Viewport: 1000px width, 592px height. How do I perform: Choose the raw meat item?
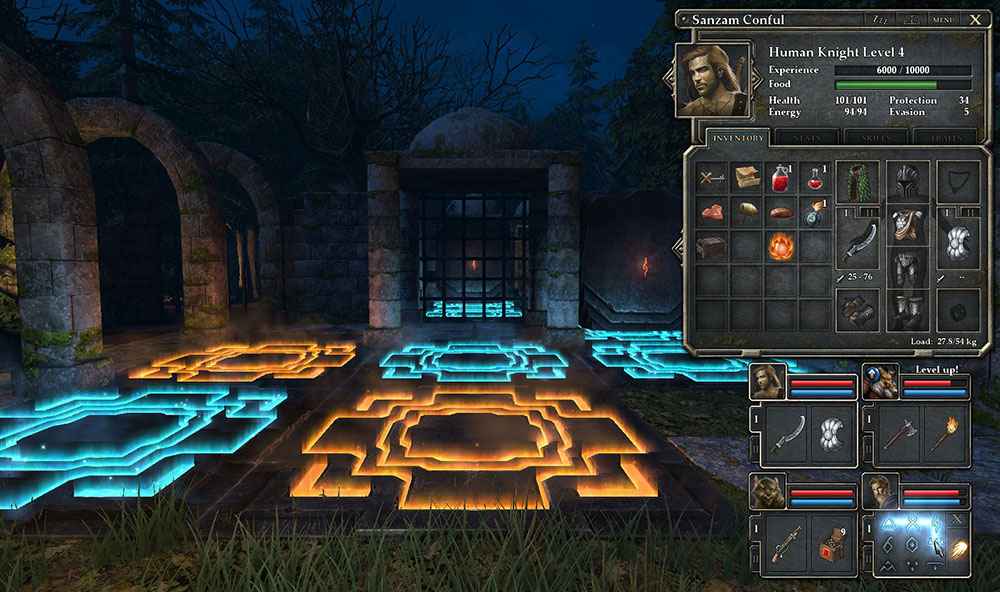(x=711, y=212)
